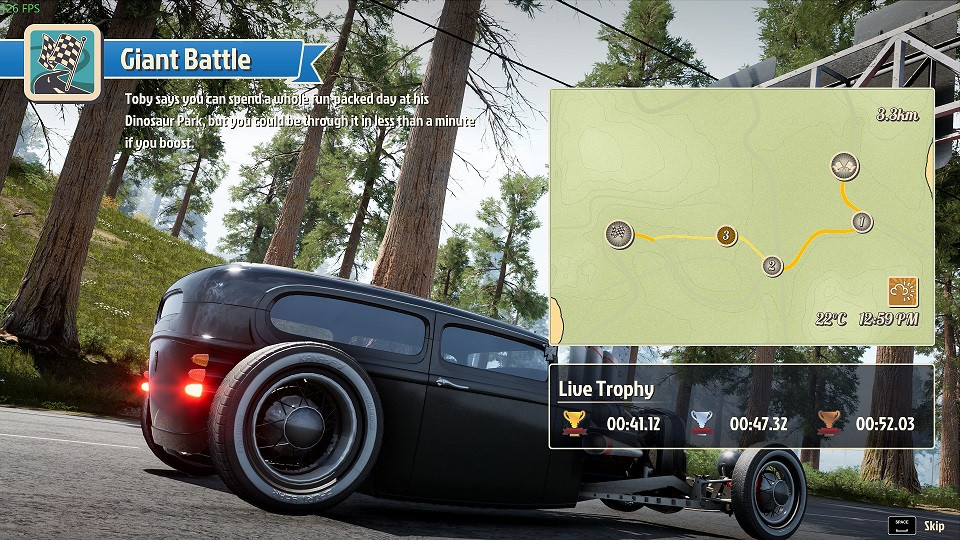Viewport: 960px width, 540px height.
Task: Select checkpoint 2 on the route map
Action: point(772,266)
